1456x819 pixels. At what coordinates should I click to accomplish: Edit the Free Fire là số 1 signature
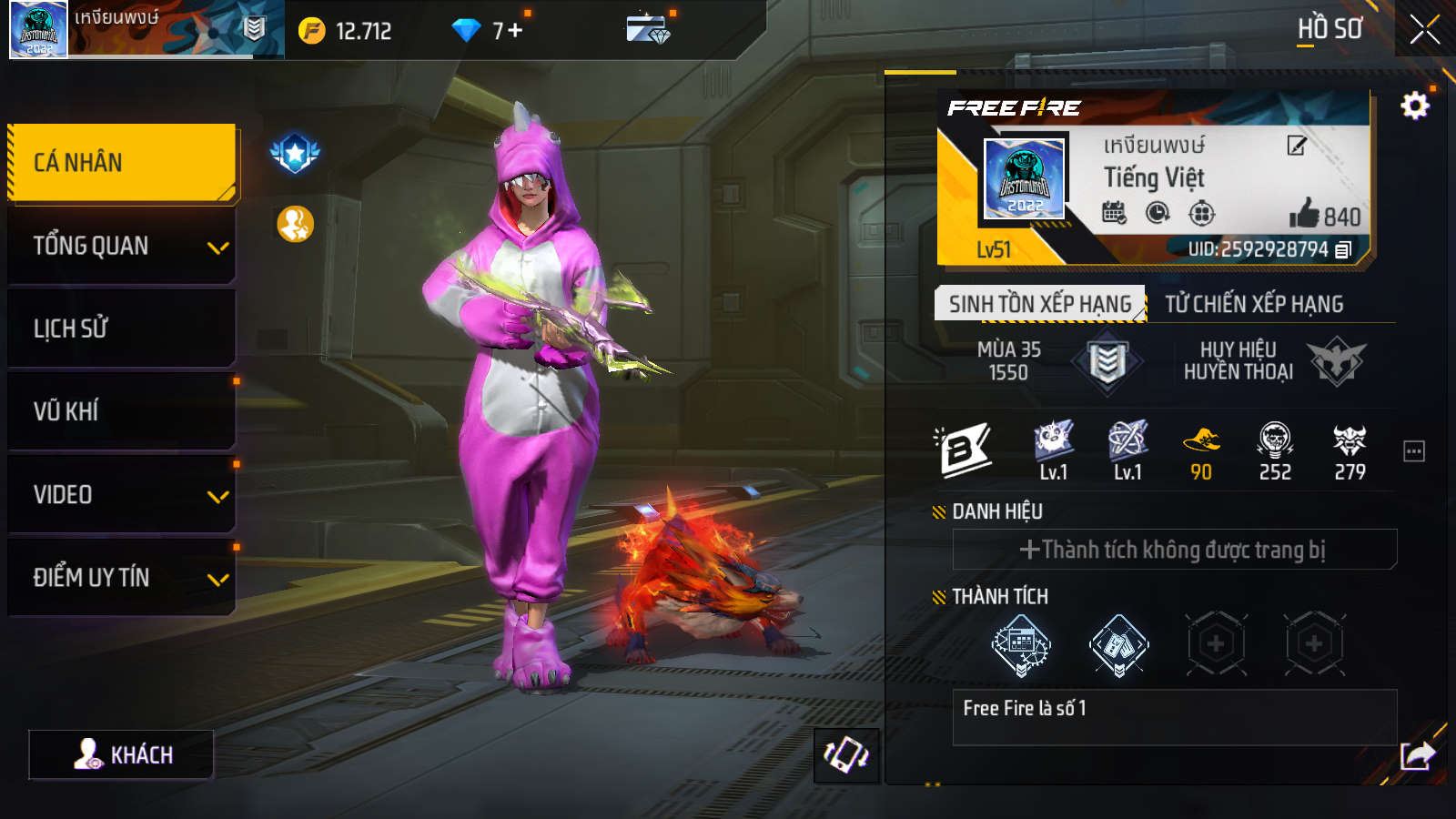point(1174,717)
